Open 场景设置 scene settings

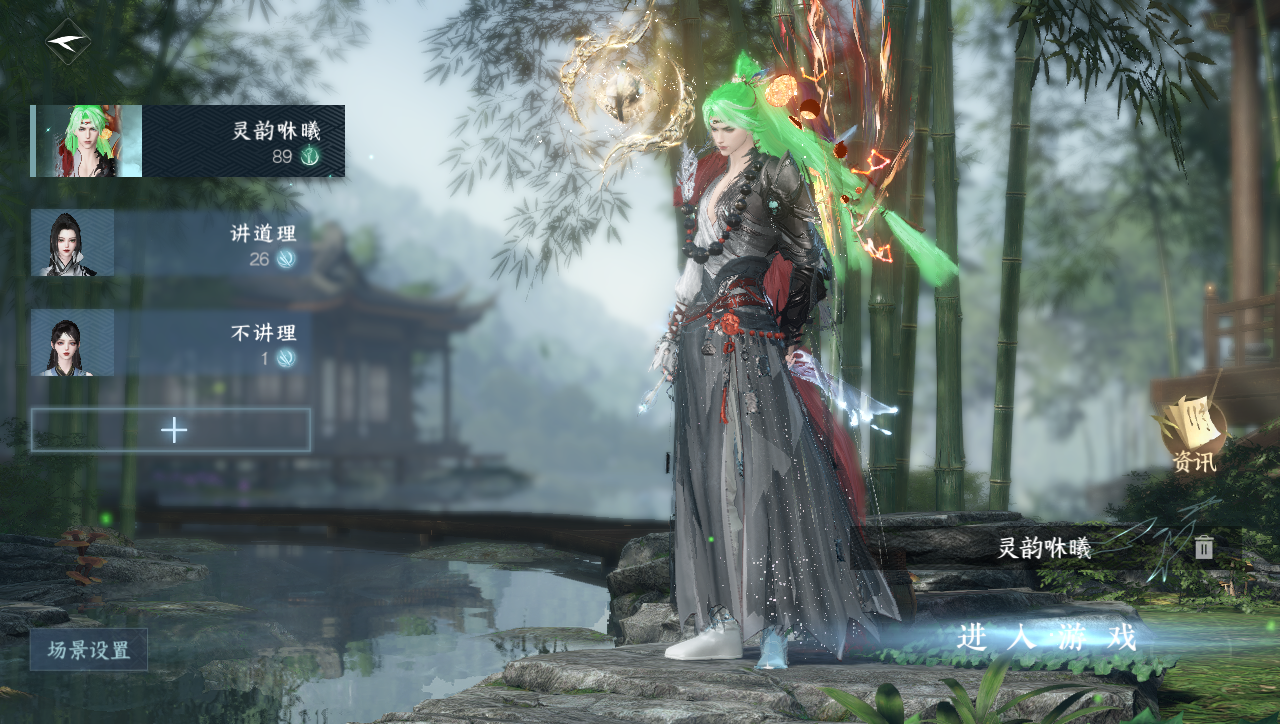[89, 650]
